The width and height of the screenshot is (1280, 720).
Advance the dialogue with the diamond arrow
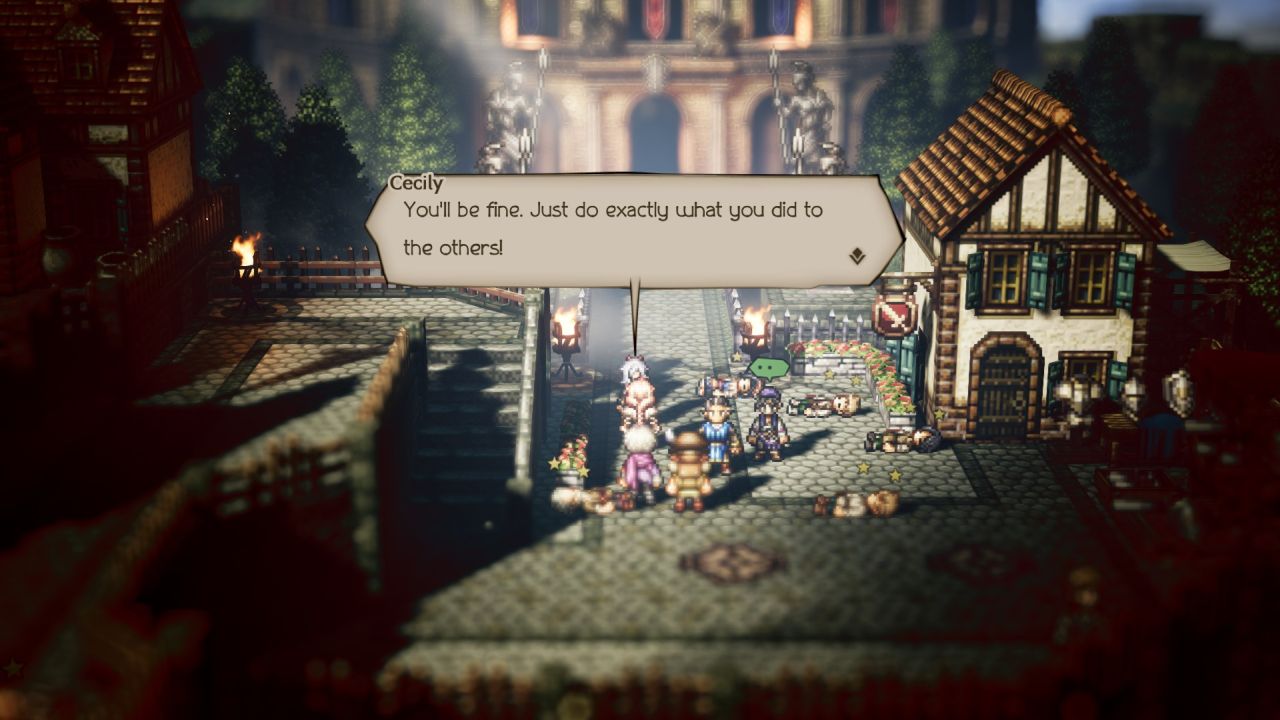pos(857,256)
